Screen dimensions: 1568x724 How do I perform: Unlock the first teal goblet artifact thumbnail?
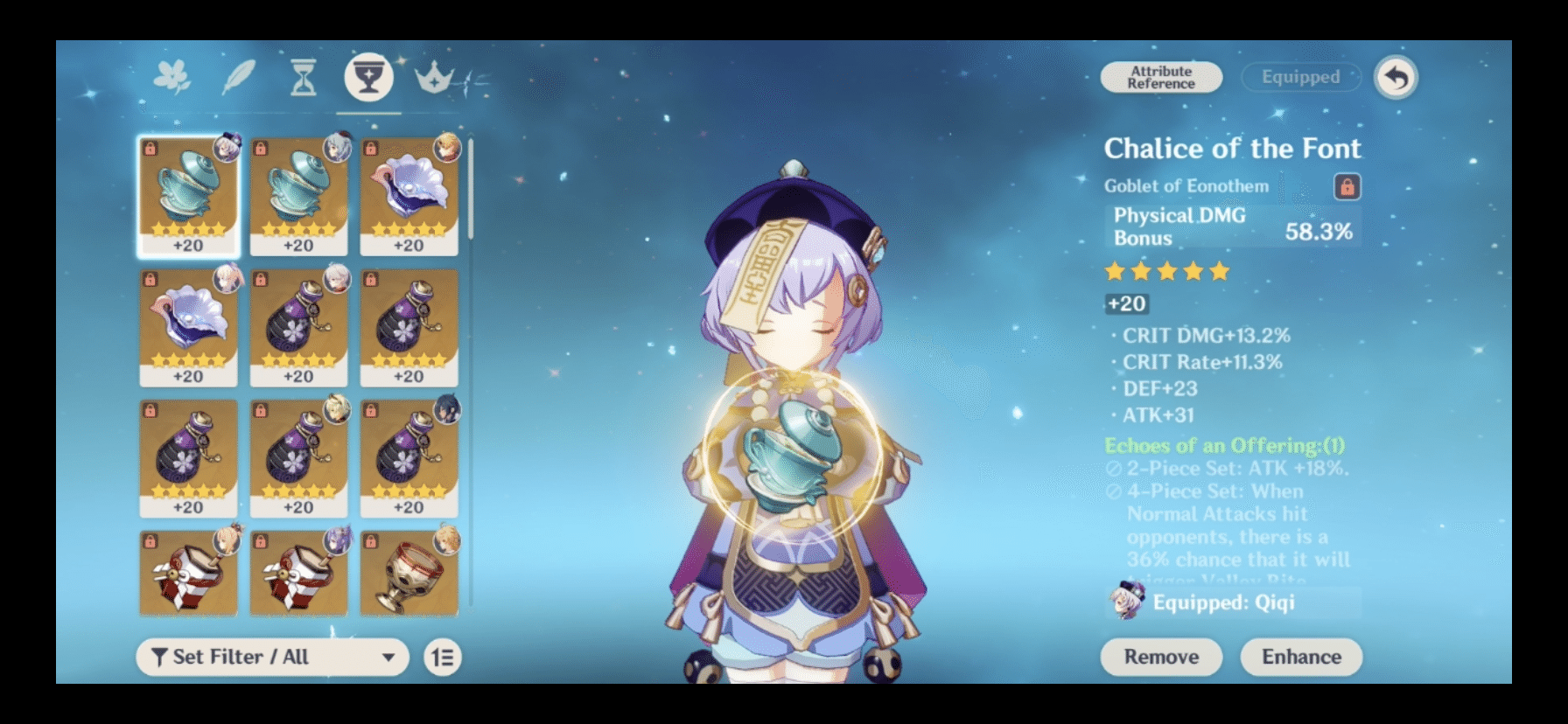click(151, 149)
